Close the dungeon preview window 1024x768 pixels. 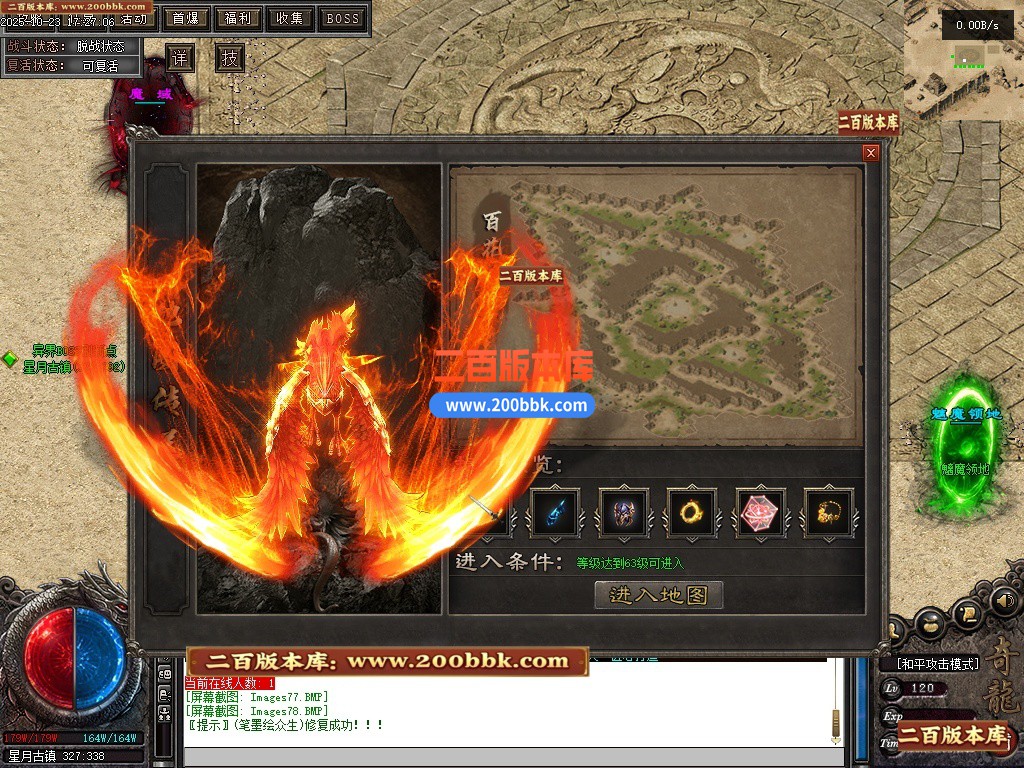(871, 153)
